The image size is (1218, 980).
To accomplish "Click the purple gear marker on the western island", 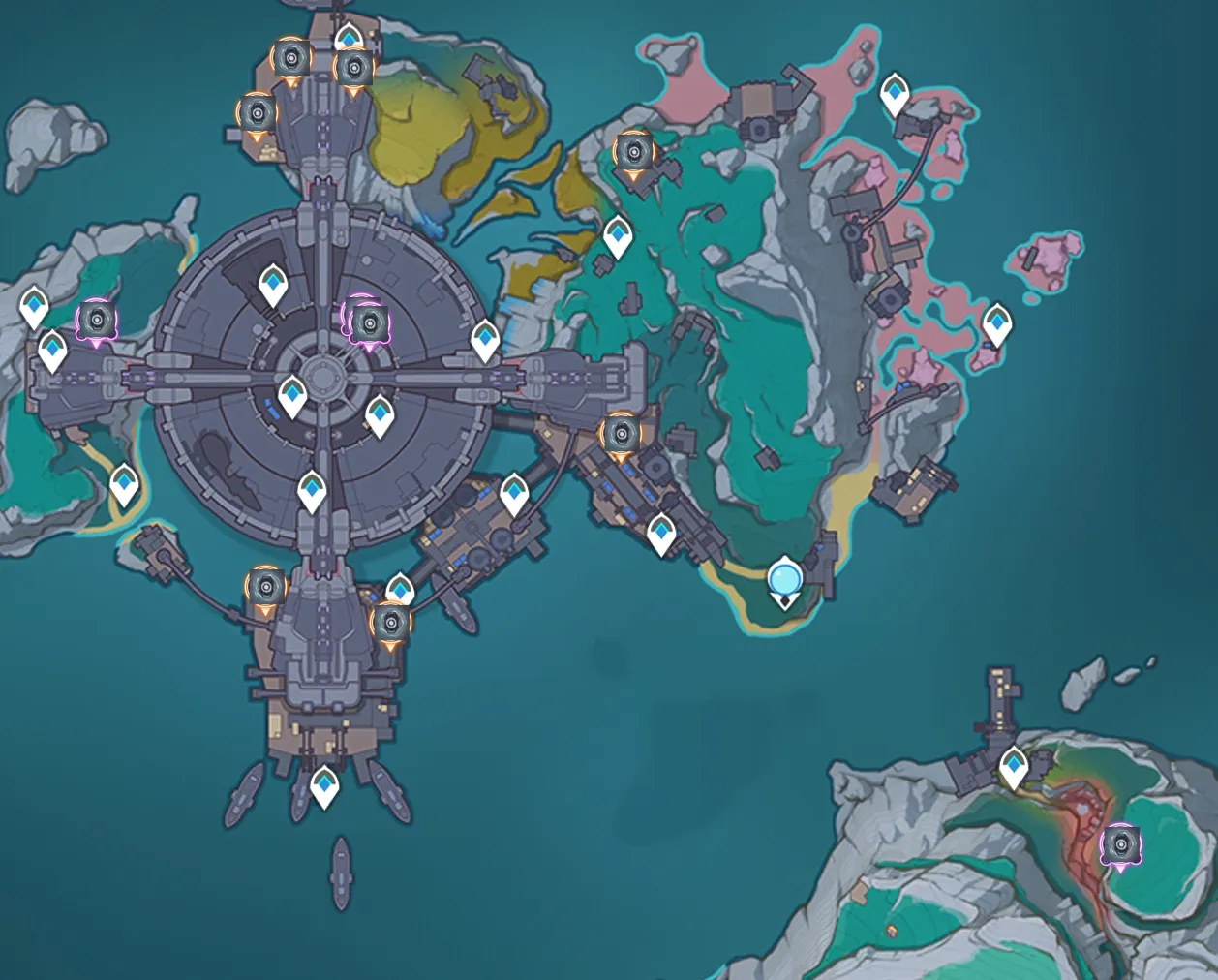I will click(96, 320).
